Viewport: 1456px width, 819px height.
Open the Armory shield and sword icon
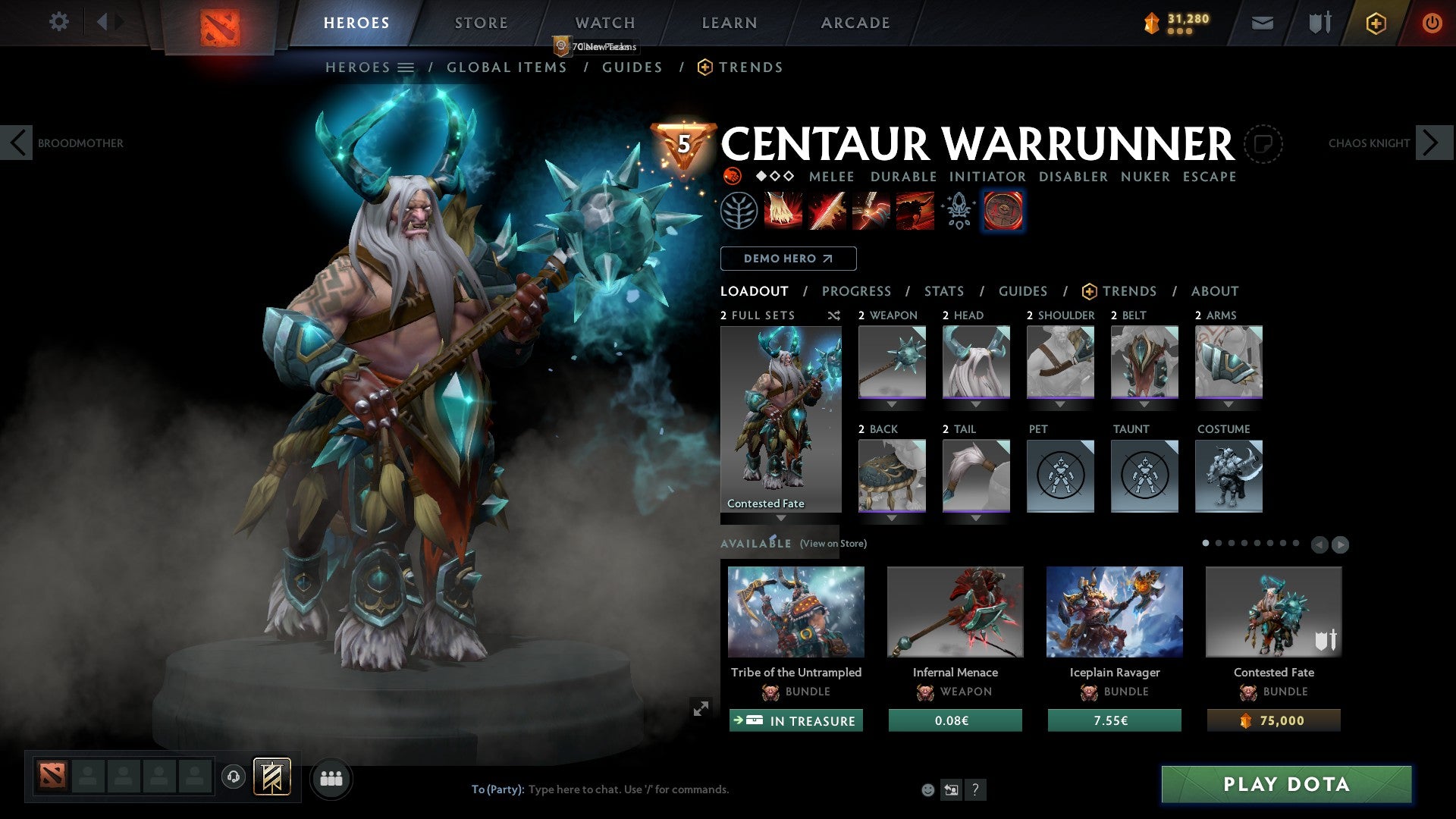click(1319, 23)
